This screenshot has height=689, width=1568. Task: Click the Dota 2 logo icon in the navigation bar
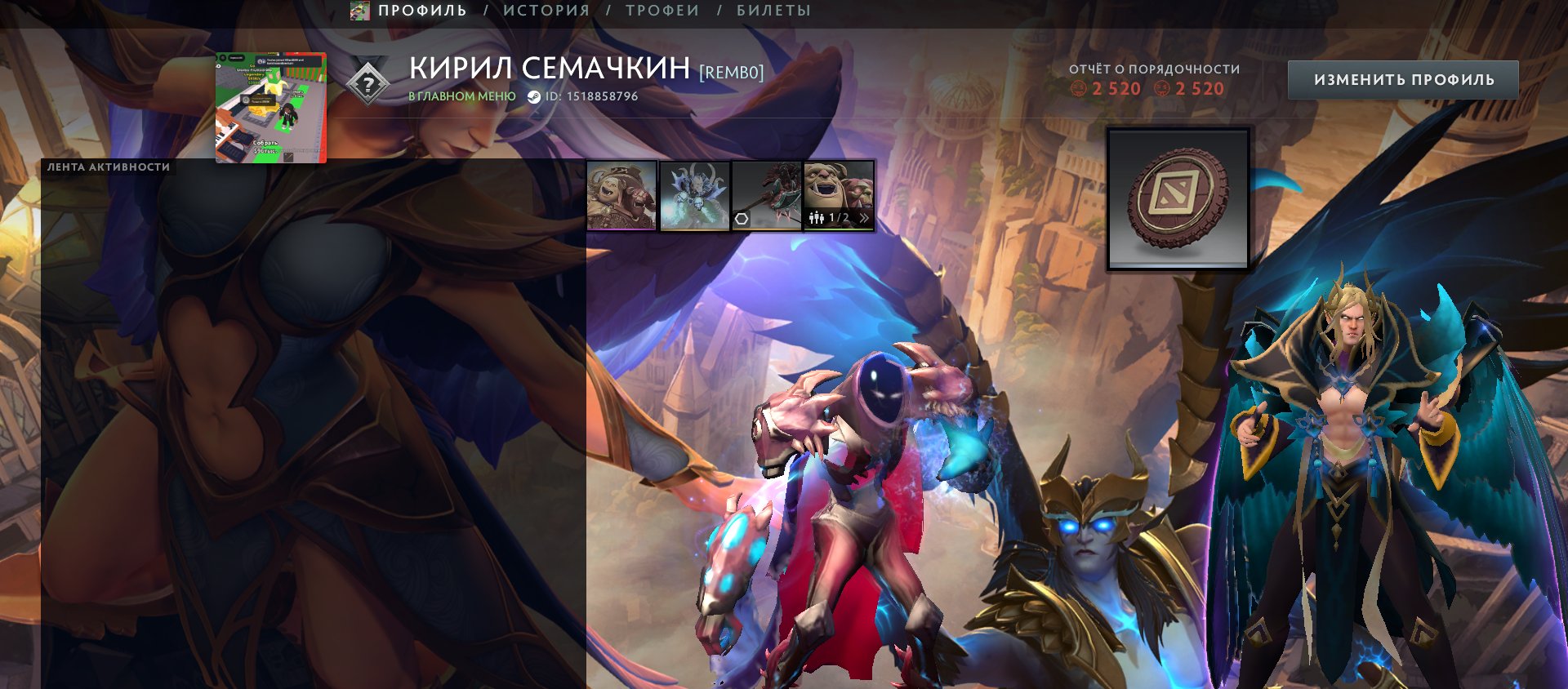pos(359,11)
